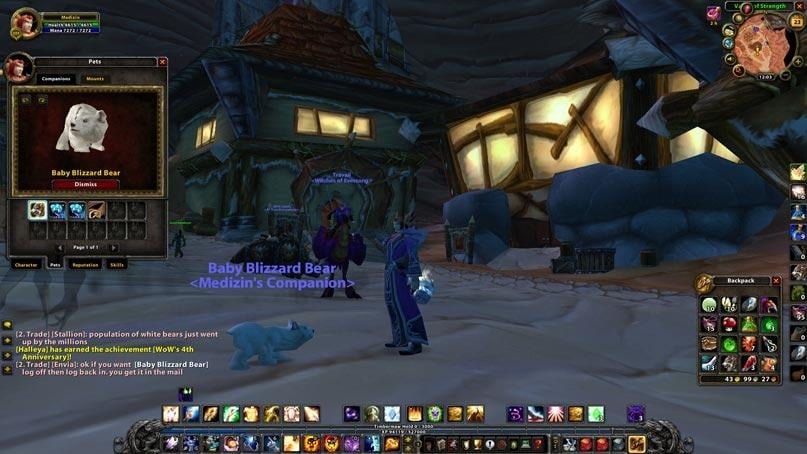Image resolution: width=807 pixels, height=454 pixels.
Task: Open the Character tab
Action: [25, 265]
